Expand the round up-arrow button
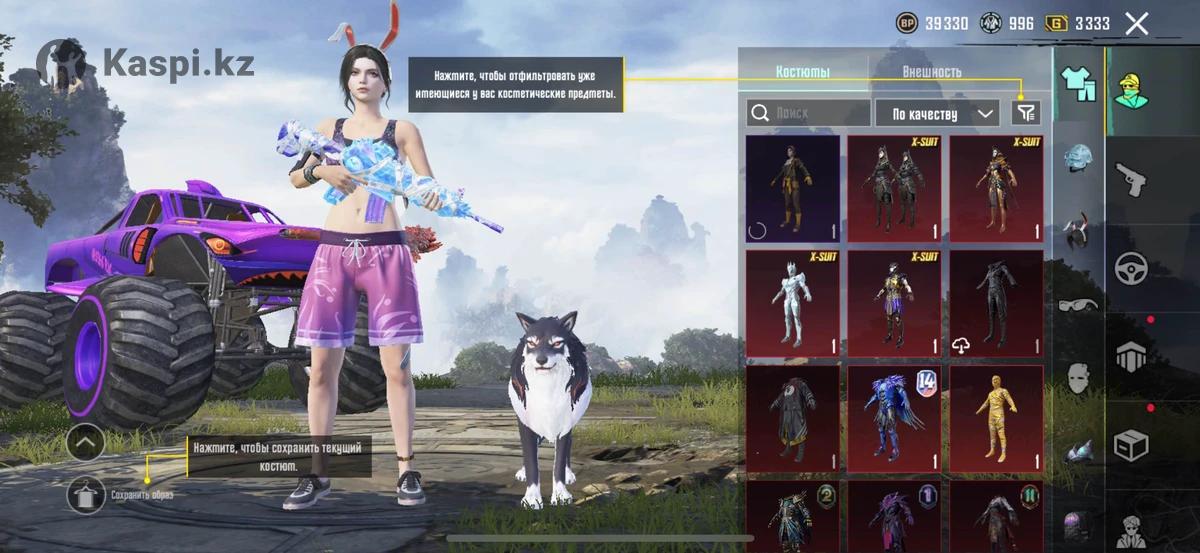1200x553 pixels. pyautogui.click(x=86, y=442)
